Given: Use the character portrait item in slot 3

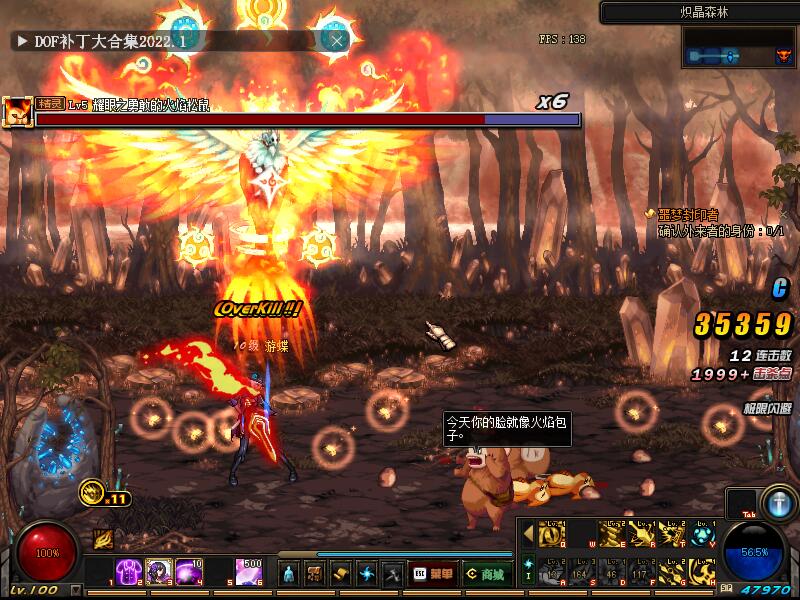Looking at the screenshot, I should coord(159,572).
